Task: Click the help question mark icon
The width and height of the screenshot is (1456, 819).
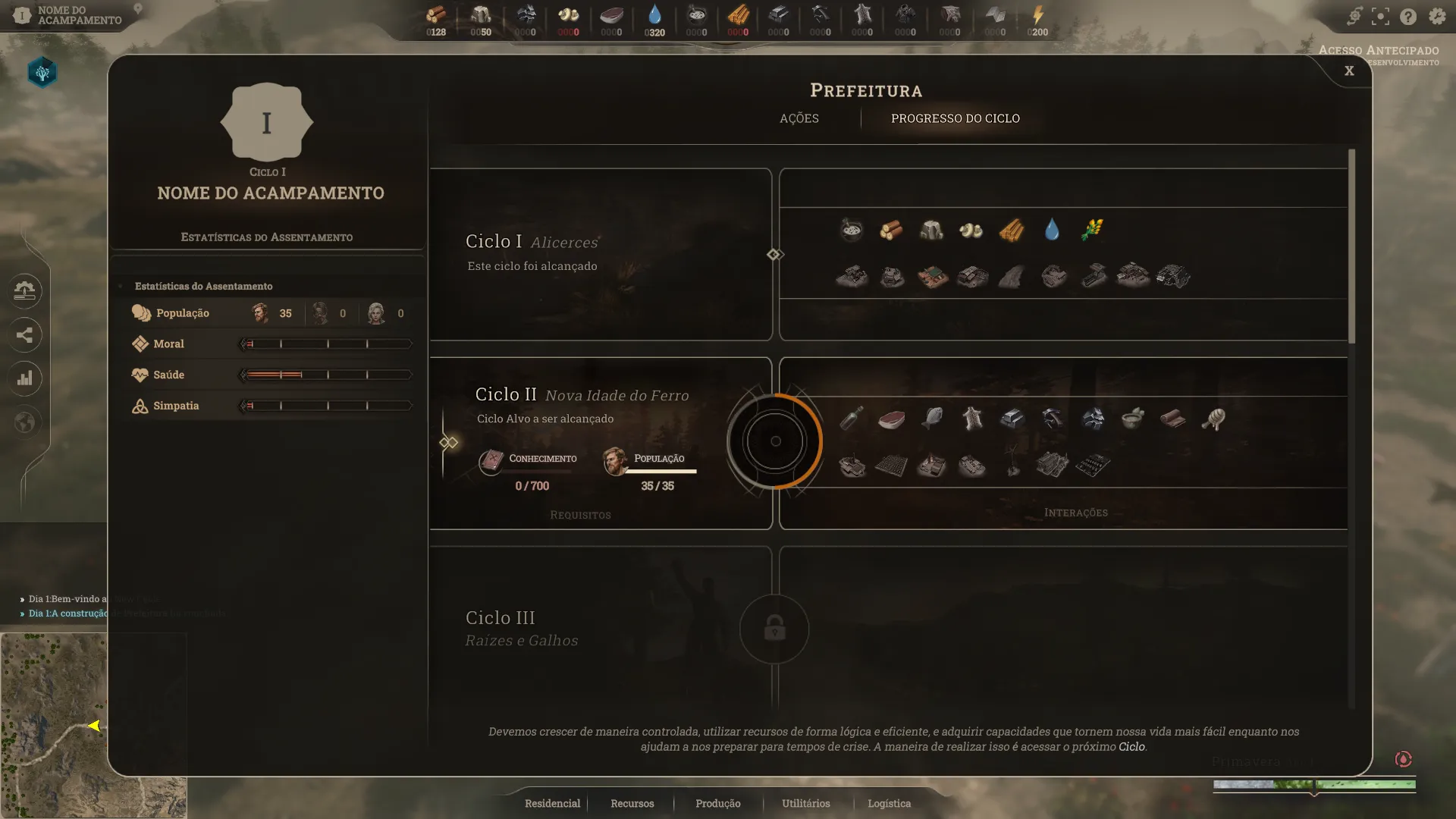Action: point(1408,16)
